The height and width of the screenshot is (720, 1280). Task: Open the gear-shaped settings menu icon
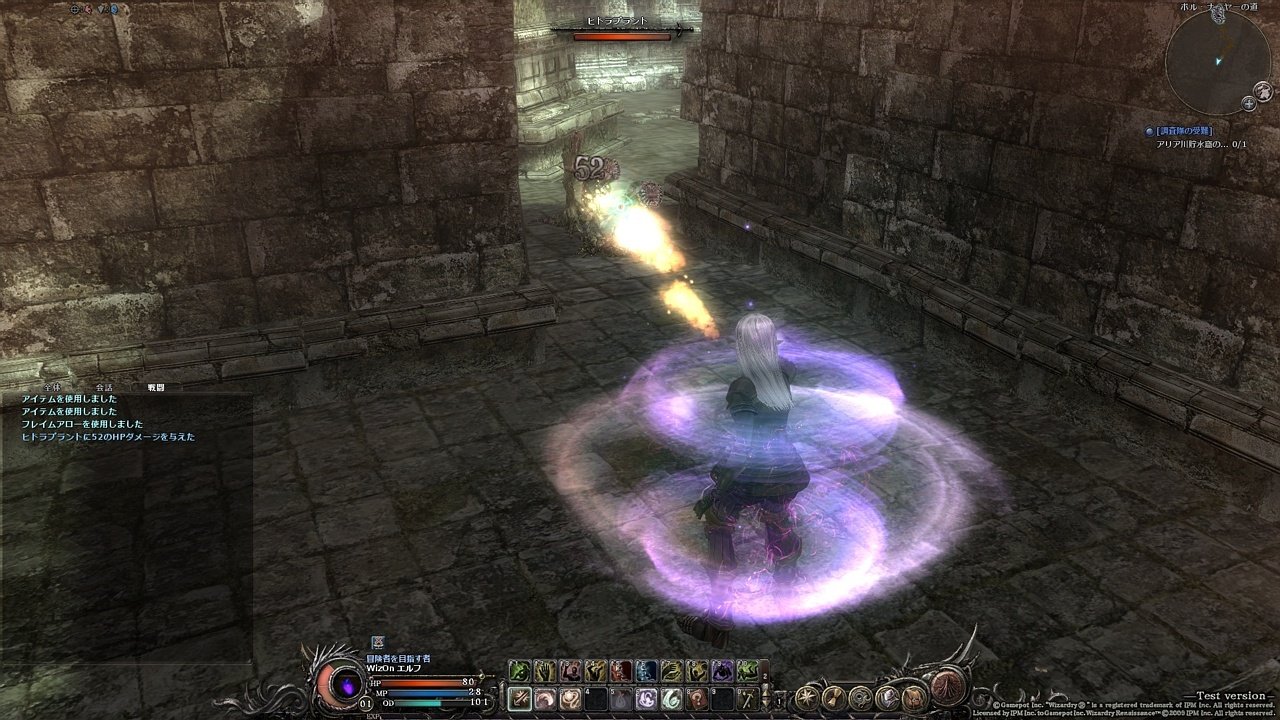(x=861, y=698)
